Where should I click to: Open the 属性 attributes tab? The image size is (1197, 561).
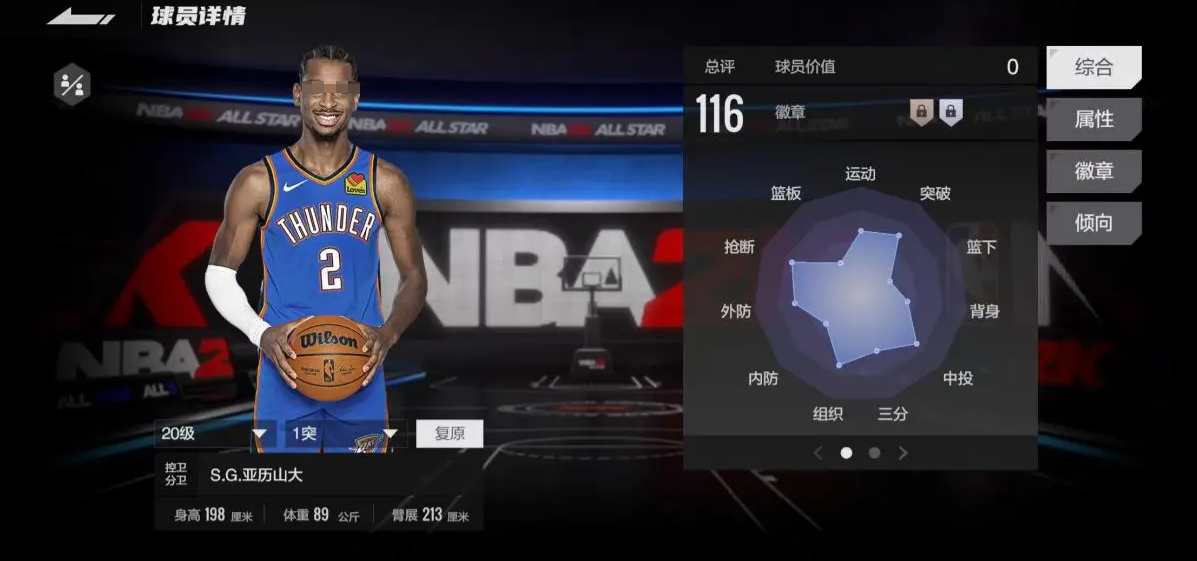[x=1093, y=120]
